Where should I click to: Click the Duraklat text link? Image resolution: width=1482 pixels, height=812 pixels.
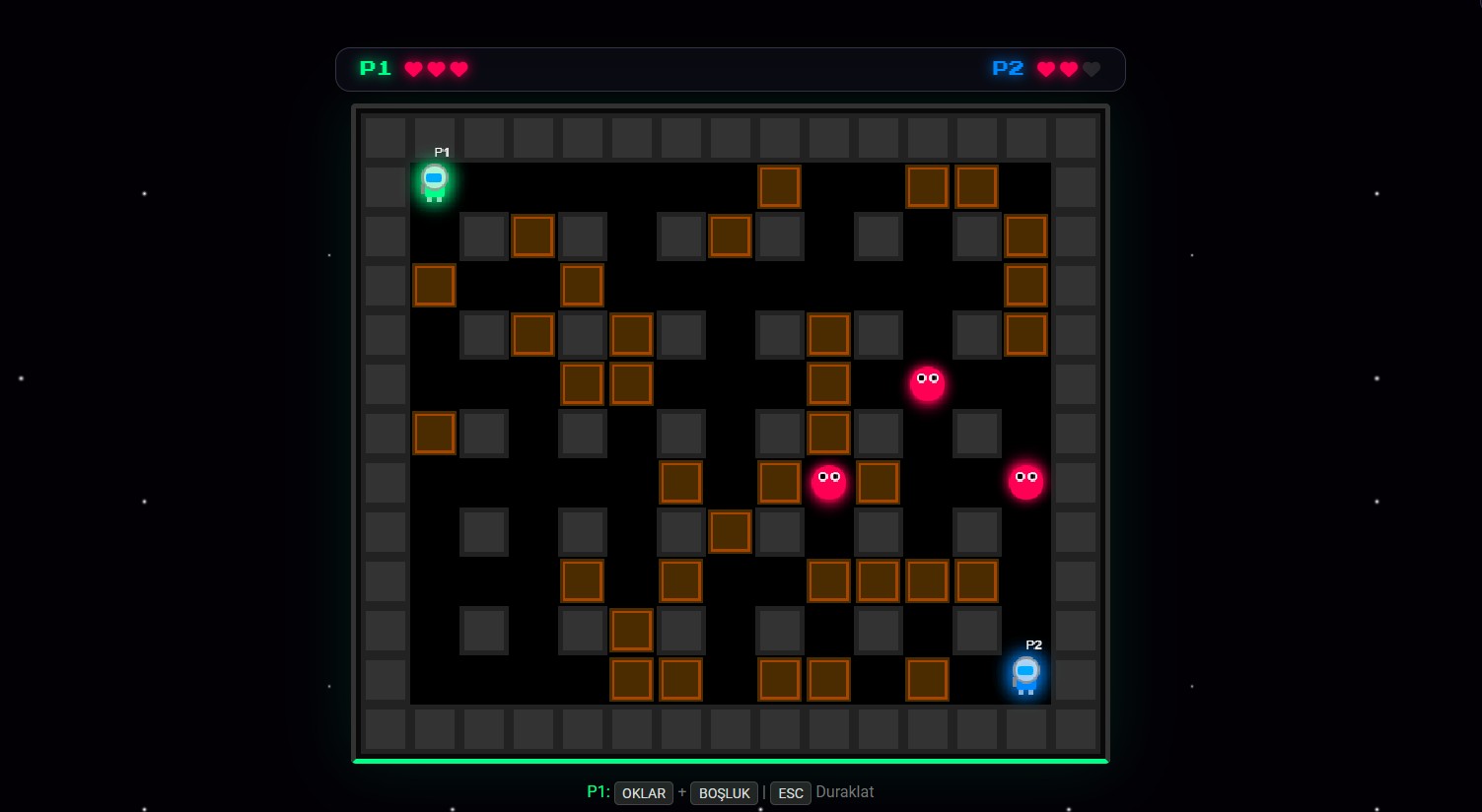coord(845,792)
